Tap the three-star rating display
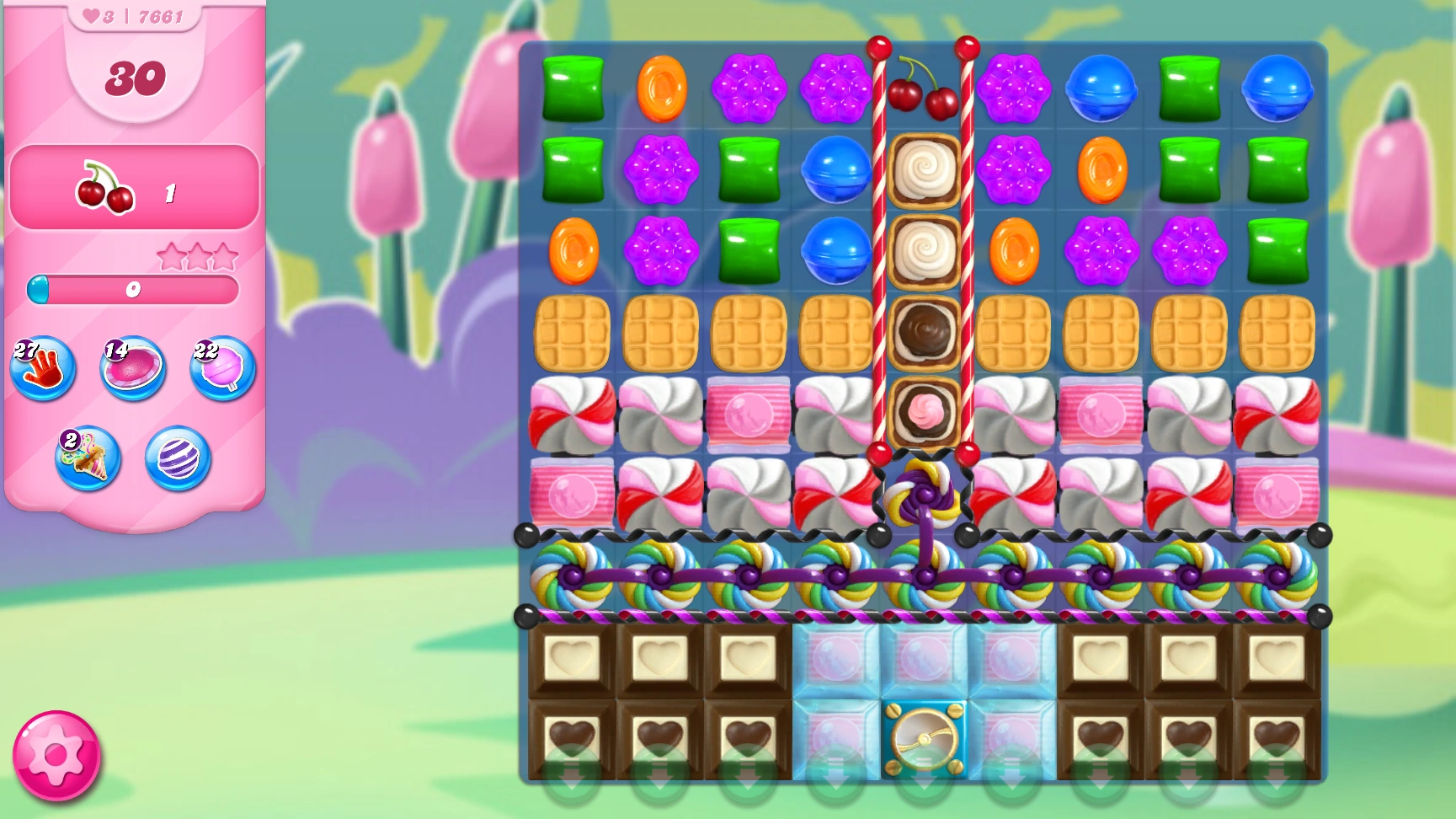The height and width of the screenshot is (819, 1456). (x=198, y=255)
